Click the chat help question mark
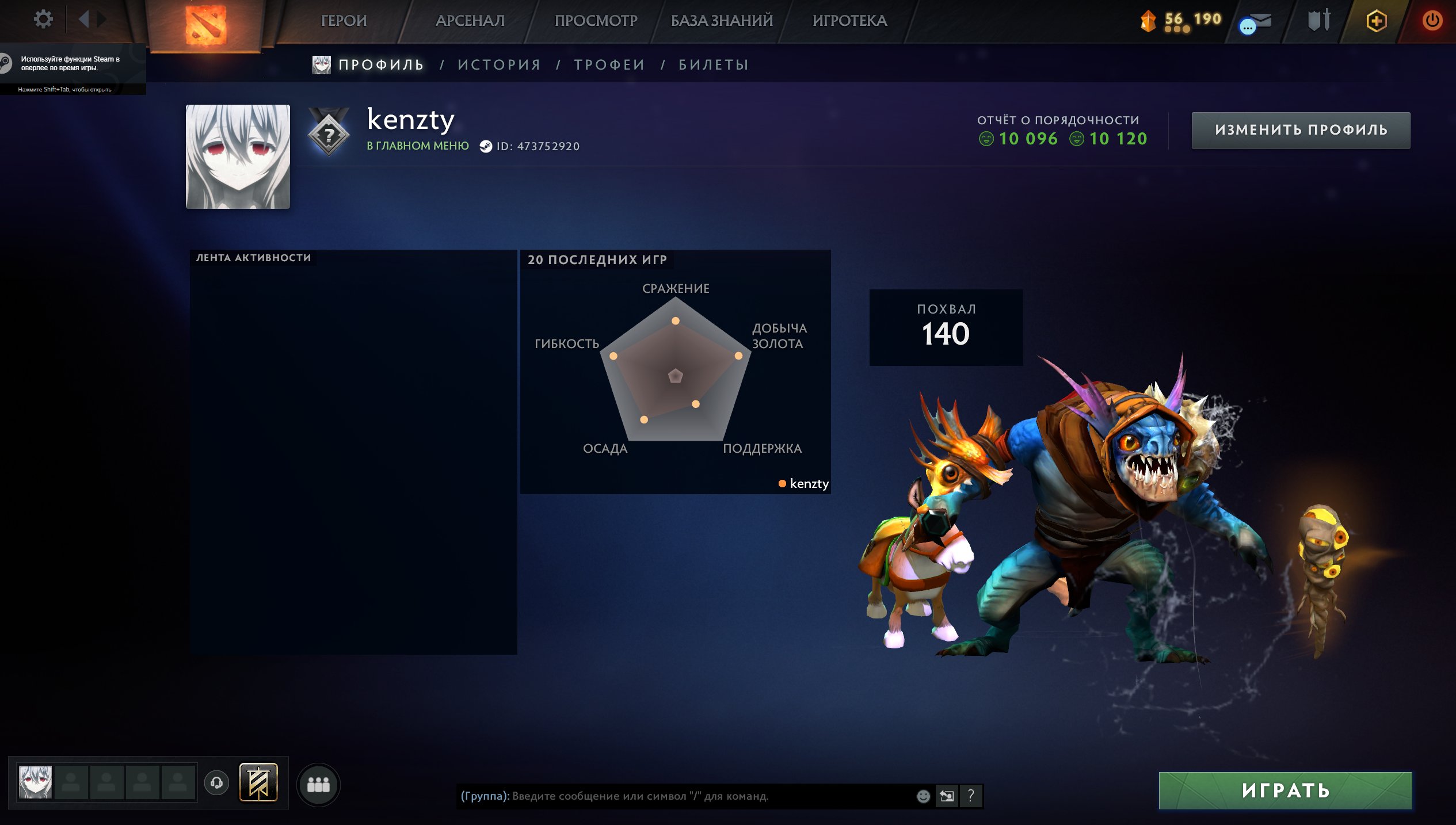Viewport: 1456px width, 825px height. [x=971, y=796]
